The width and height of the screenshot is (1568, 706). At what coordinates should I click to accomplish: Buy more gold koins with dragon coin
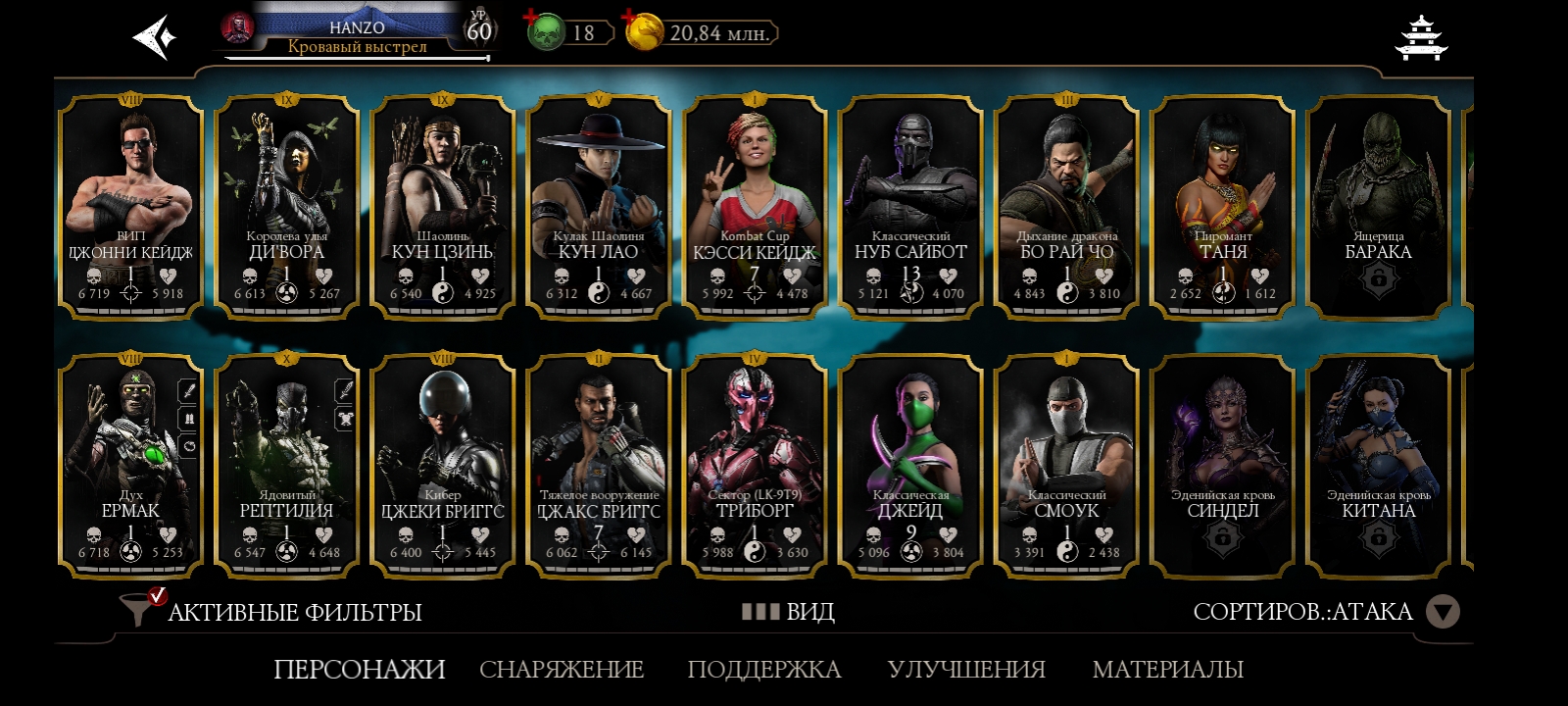pyautogui.click(x=643, y=32)
